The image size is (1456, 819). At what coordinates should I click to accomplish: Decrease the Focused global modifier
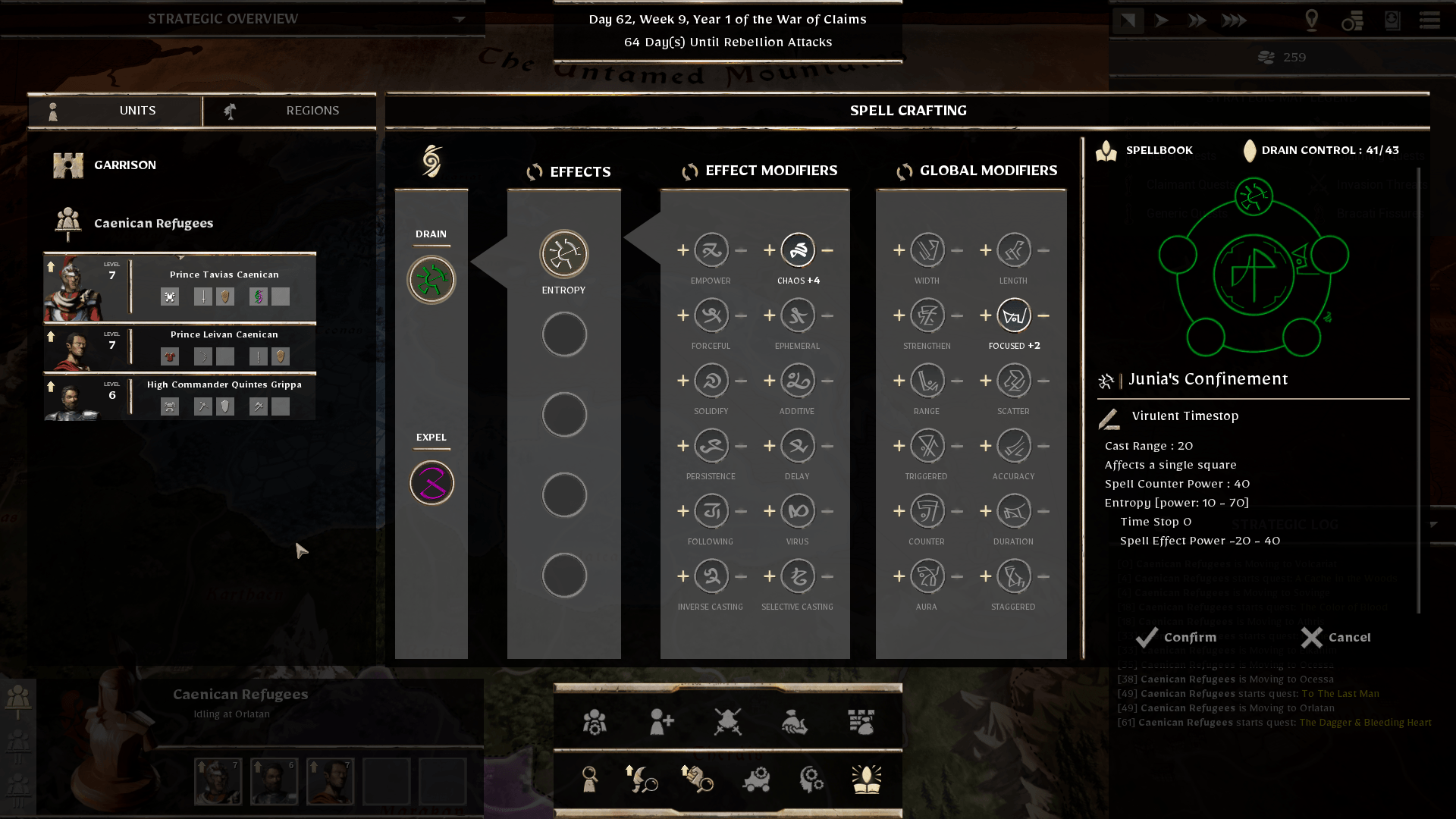pyautogui.click(x=1043, y=315)
